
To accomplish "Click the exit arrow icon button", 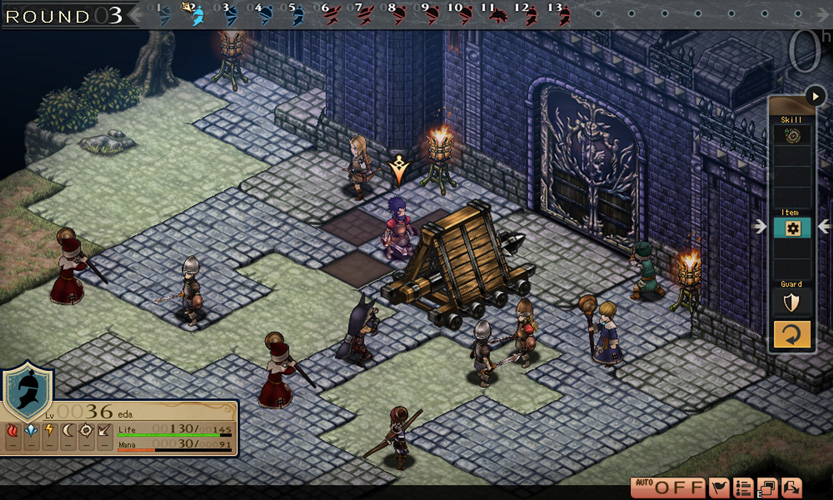I will (x=791, y=488).
